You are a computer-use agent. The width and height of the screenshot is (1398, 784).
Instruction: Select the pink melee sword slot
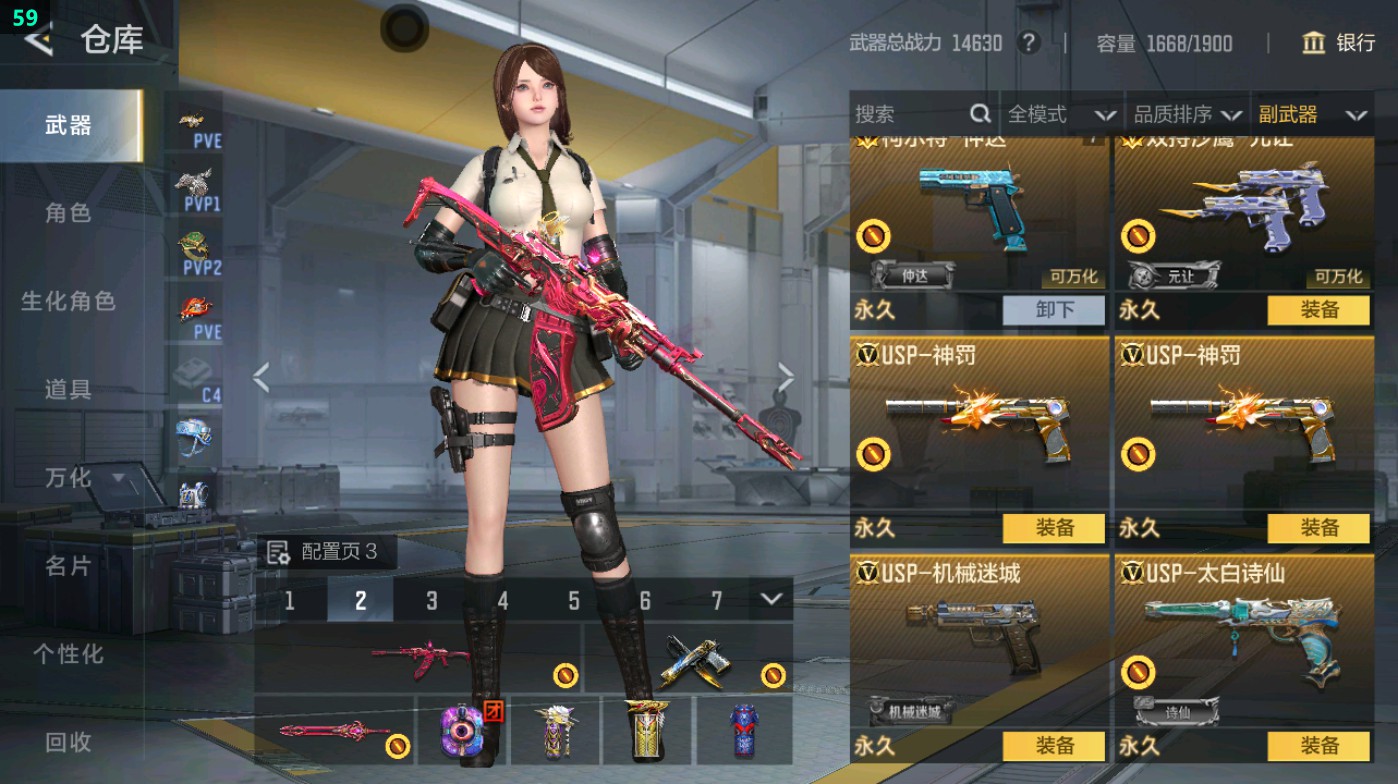tap(334, 730)
